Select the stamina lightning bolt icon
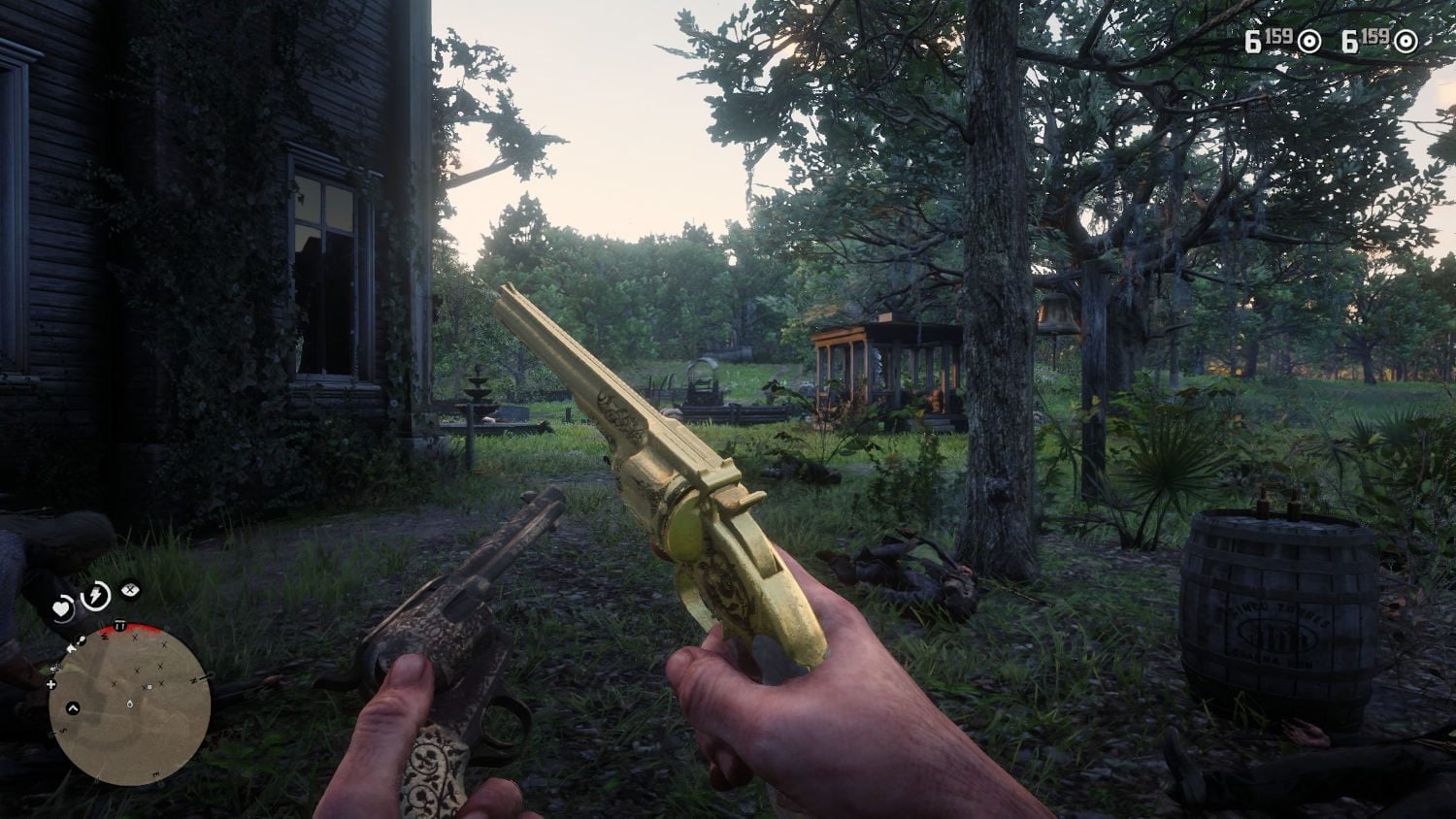Screen dimensions: 1456x819 96,595
